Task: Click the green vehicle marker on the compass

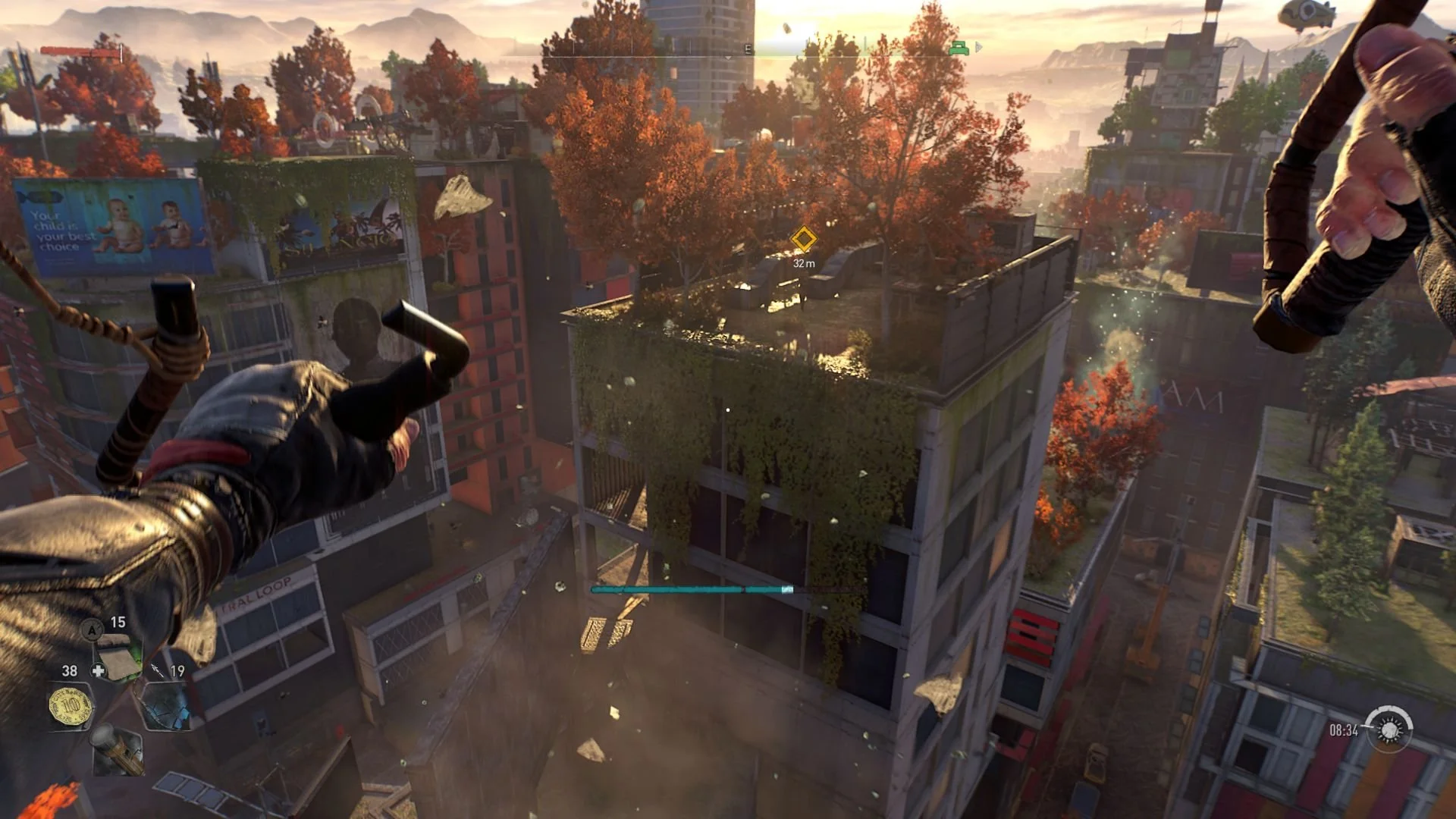Action: pyautogui.click(x=959, y=49)
